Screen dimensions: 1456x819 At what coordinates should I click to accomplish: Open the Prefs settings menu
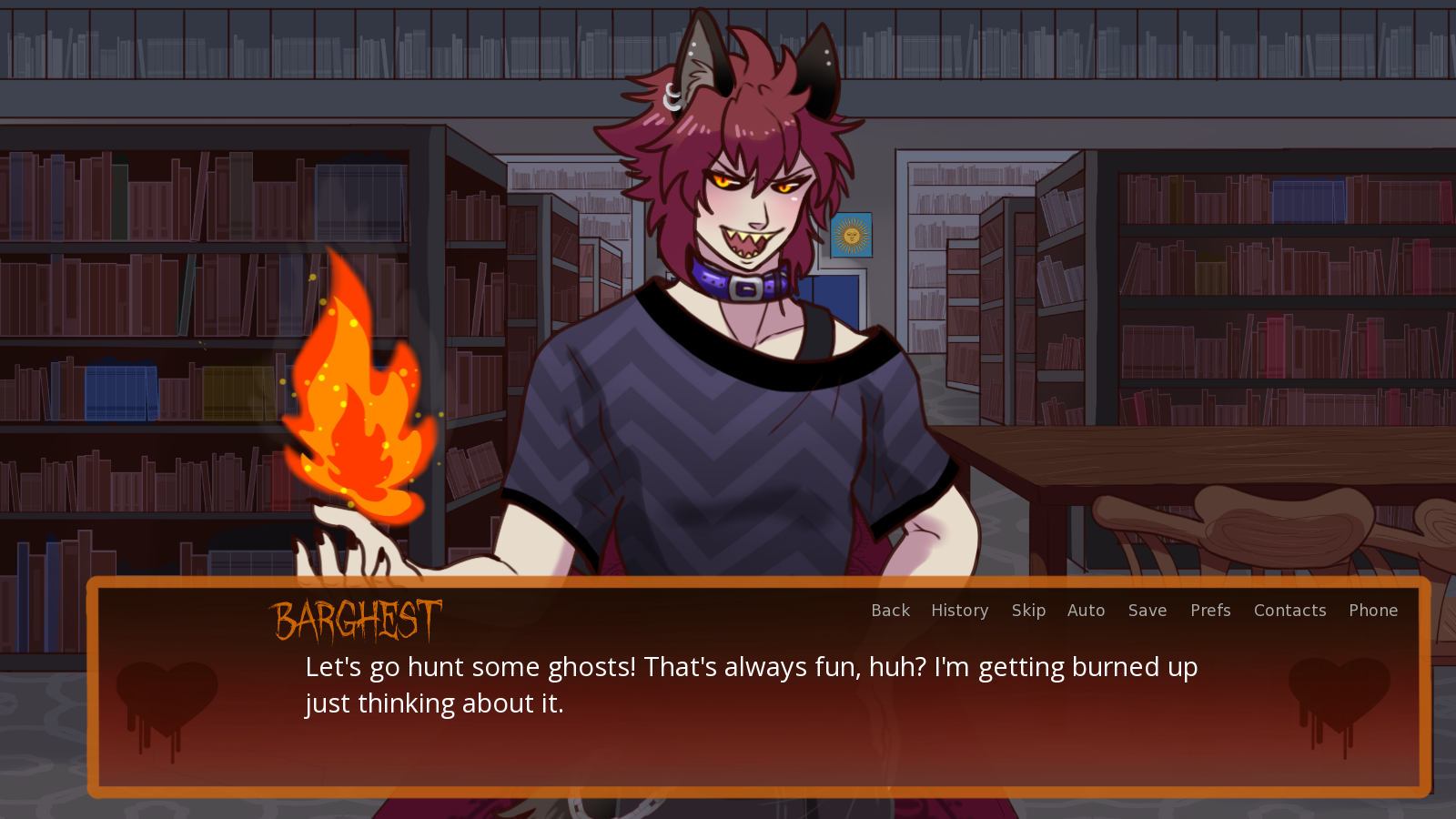pos(1210,611)
